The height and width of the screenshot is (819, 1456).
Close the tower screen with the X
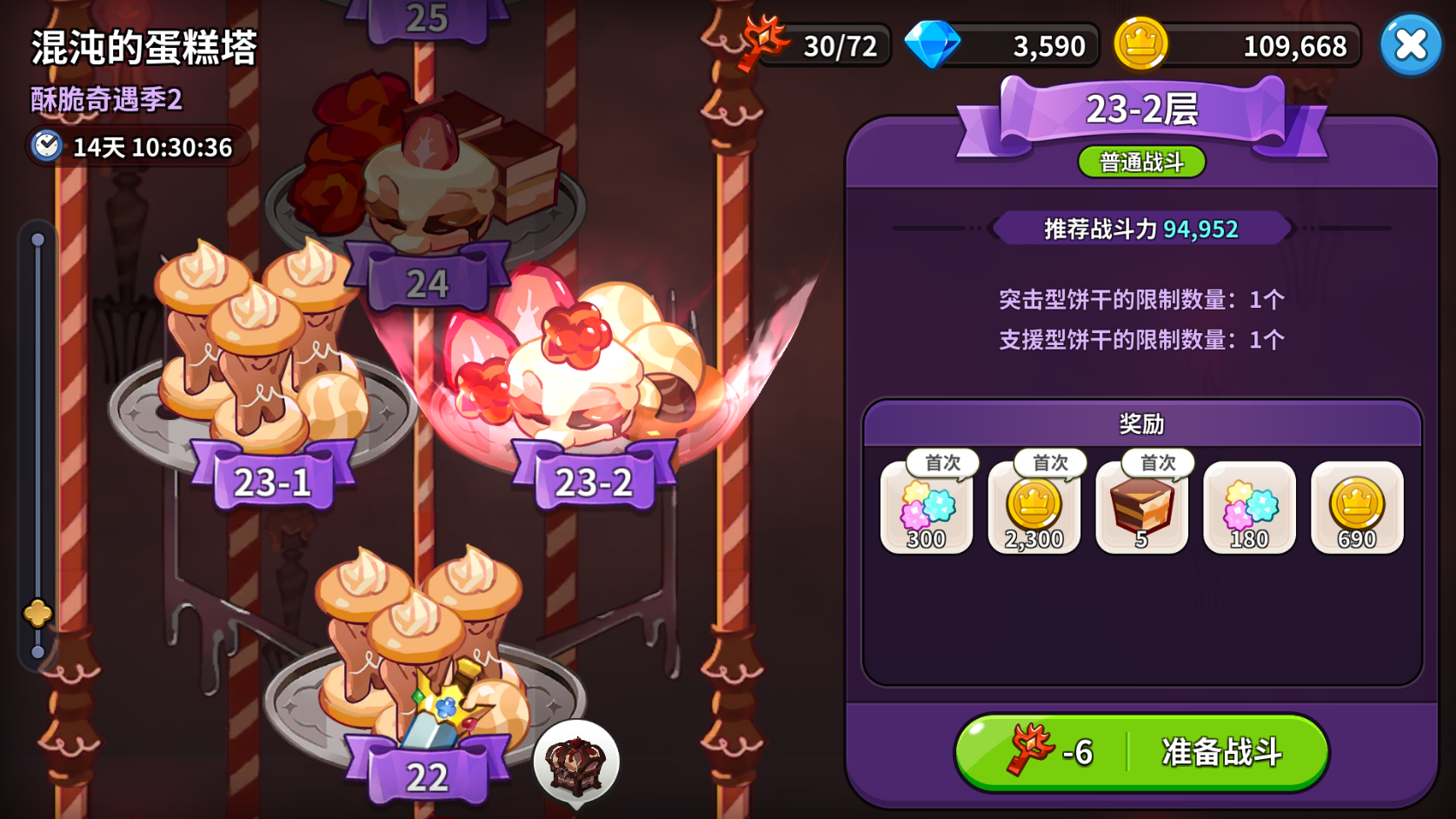click(1410, 44)
